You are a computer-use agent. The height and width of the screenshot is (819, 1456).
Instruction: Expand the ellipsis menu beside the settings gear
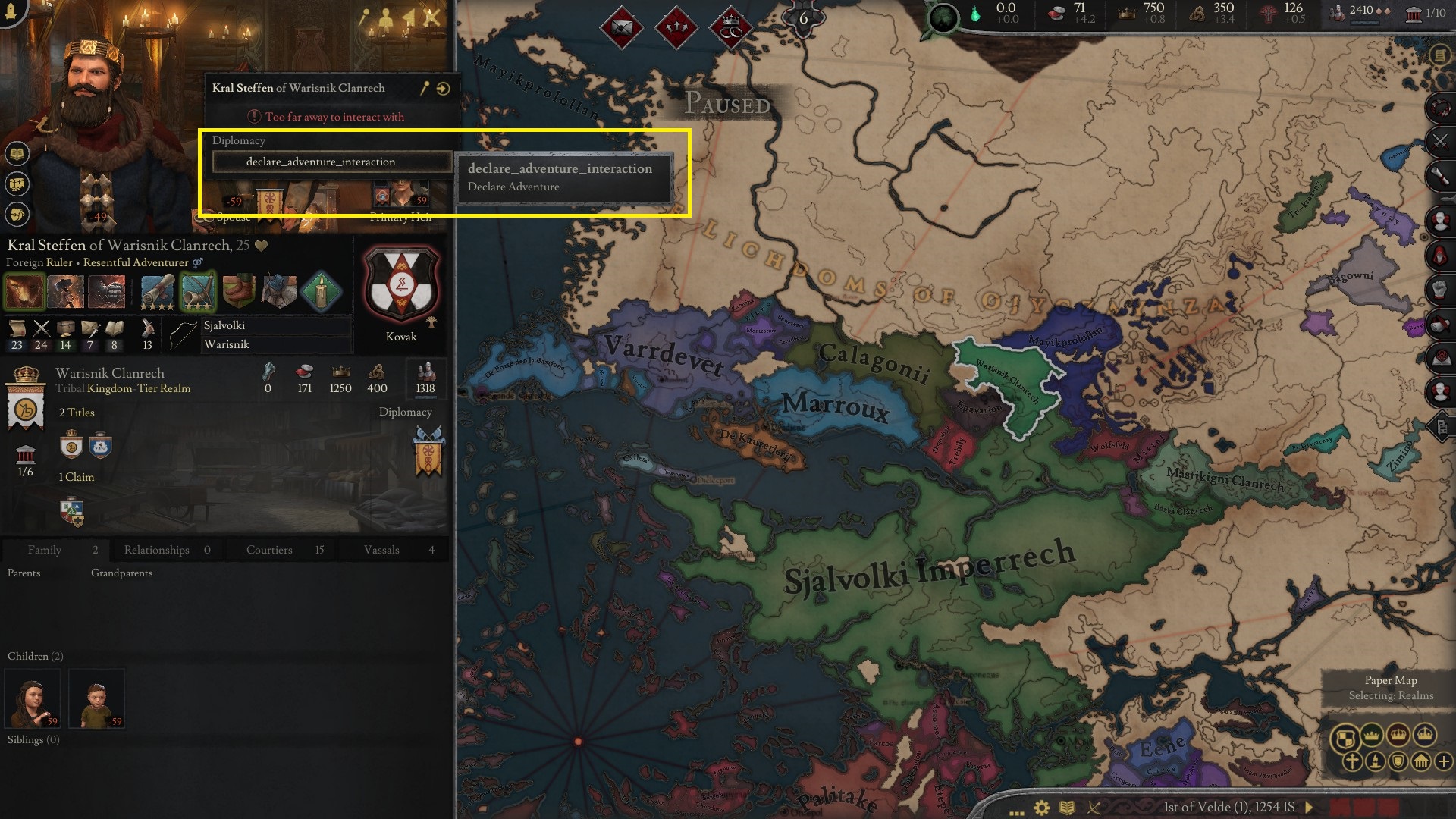coord(1016,807)
